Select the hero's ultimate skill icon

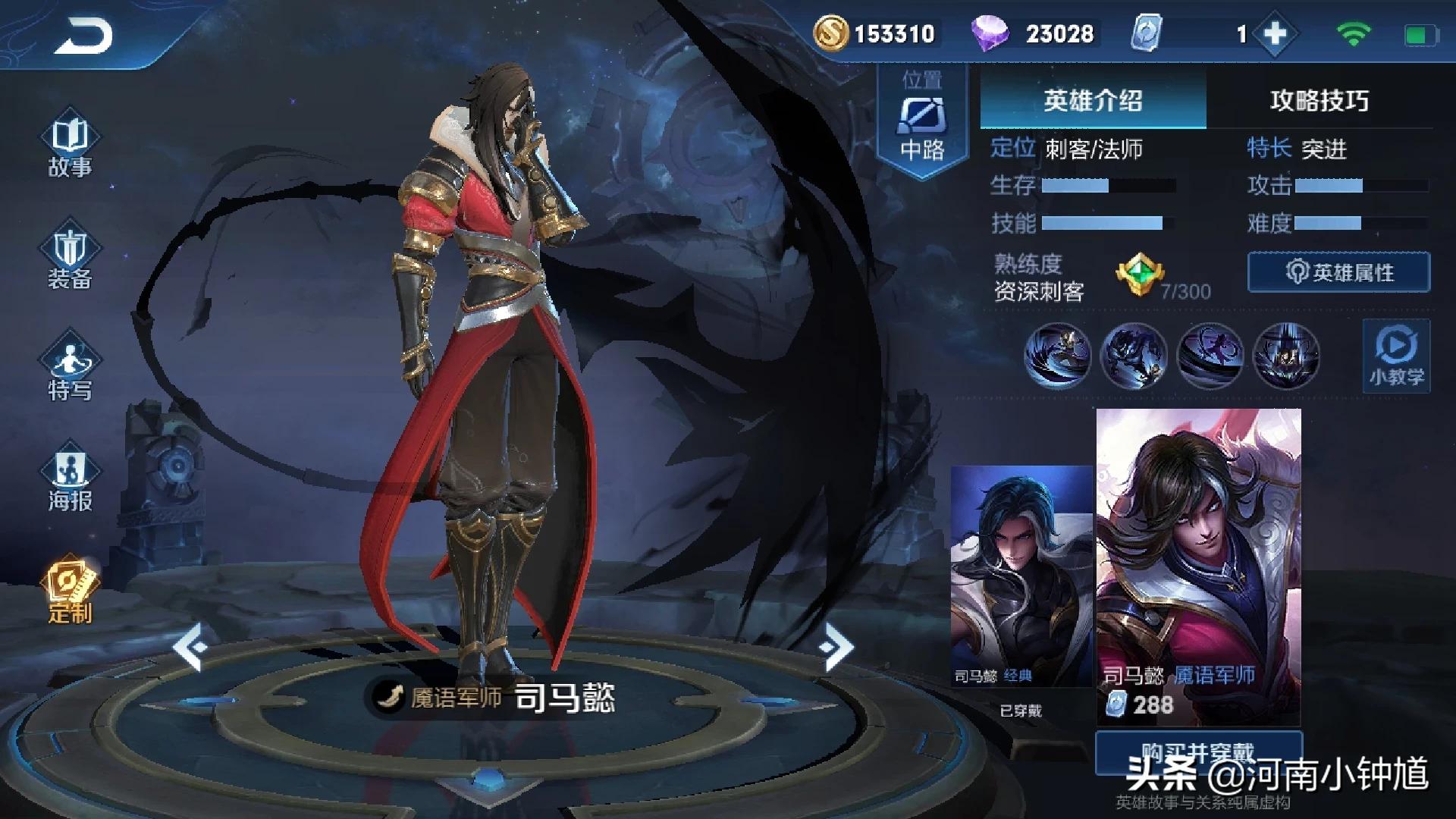(1287, 356)
